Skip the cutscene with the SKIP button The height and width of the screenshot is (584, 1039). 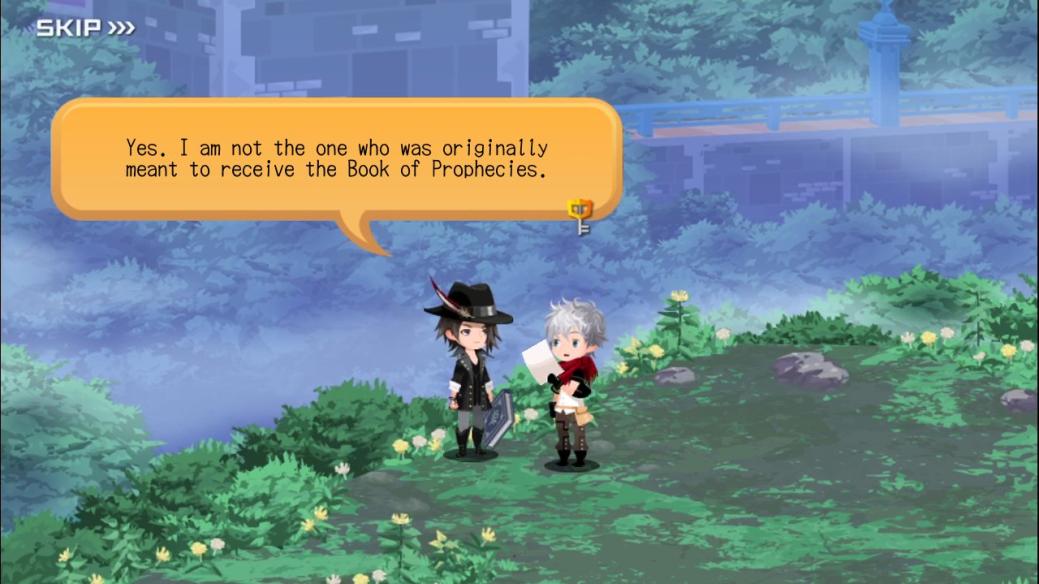point(85,27)
